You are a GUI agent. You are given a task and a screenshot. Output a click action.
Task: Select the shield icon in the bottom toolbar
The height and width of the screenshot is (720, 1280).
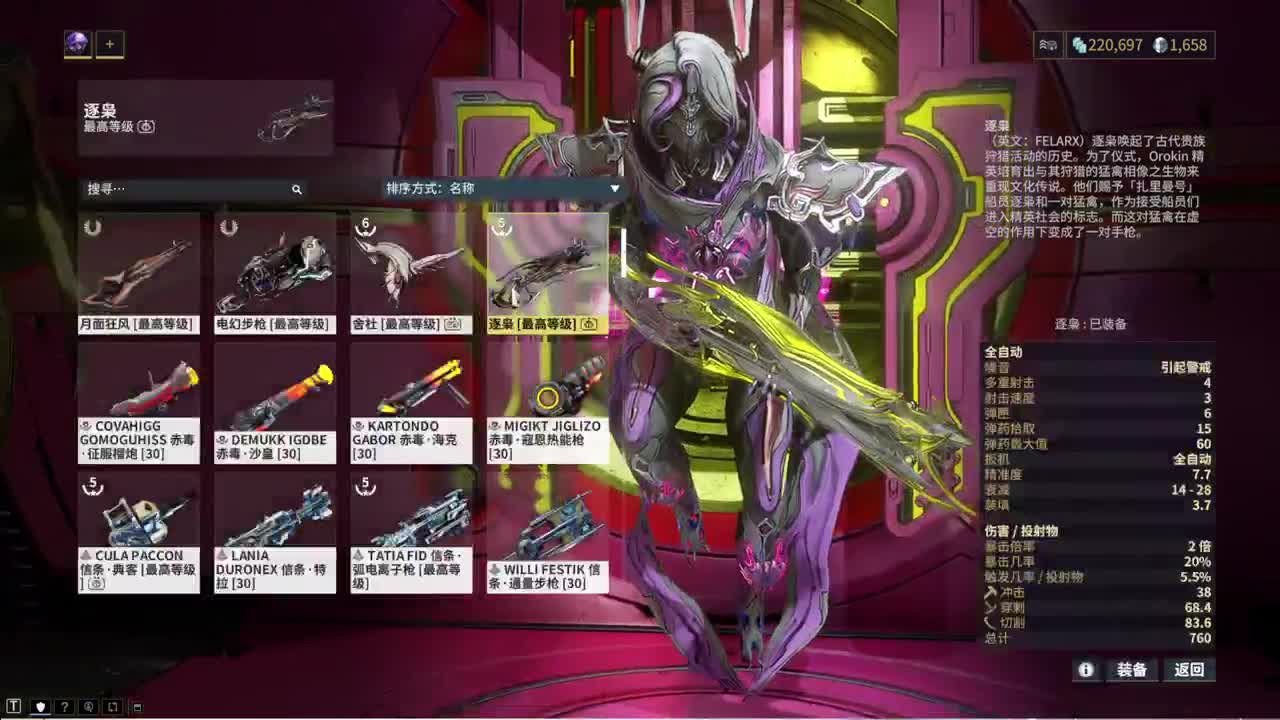(40, 707)
